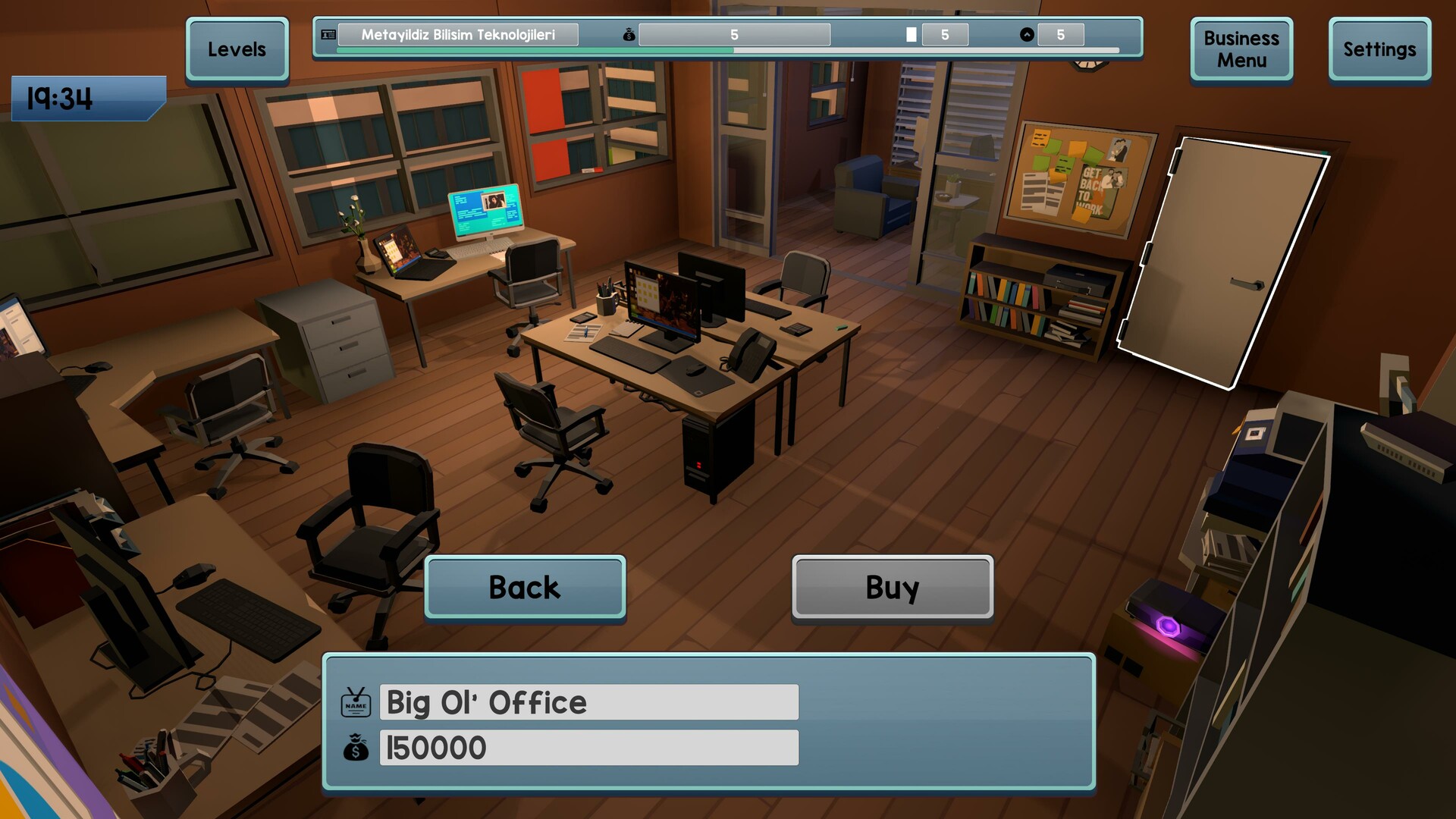Click the TV name icon next to Big Ol' Office
The image size is (1456, 819).
point(355,702)
